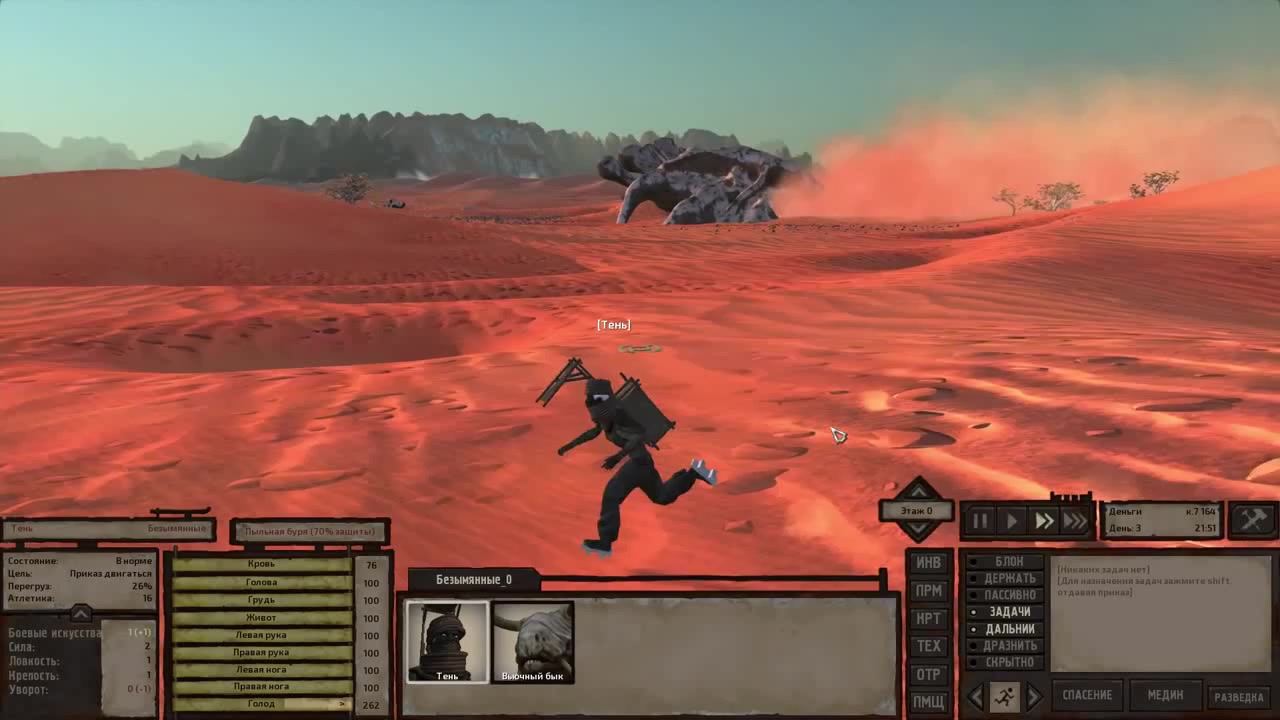Switch to double-arrow fast speed

tap(1044, 521)
